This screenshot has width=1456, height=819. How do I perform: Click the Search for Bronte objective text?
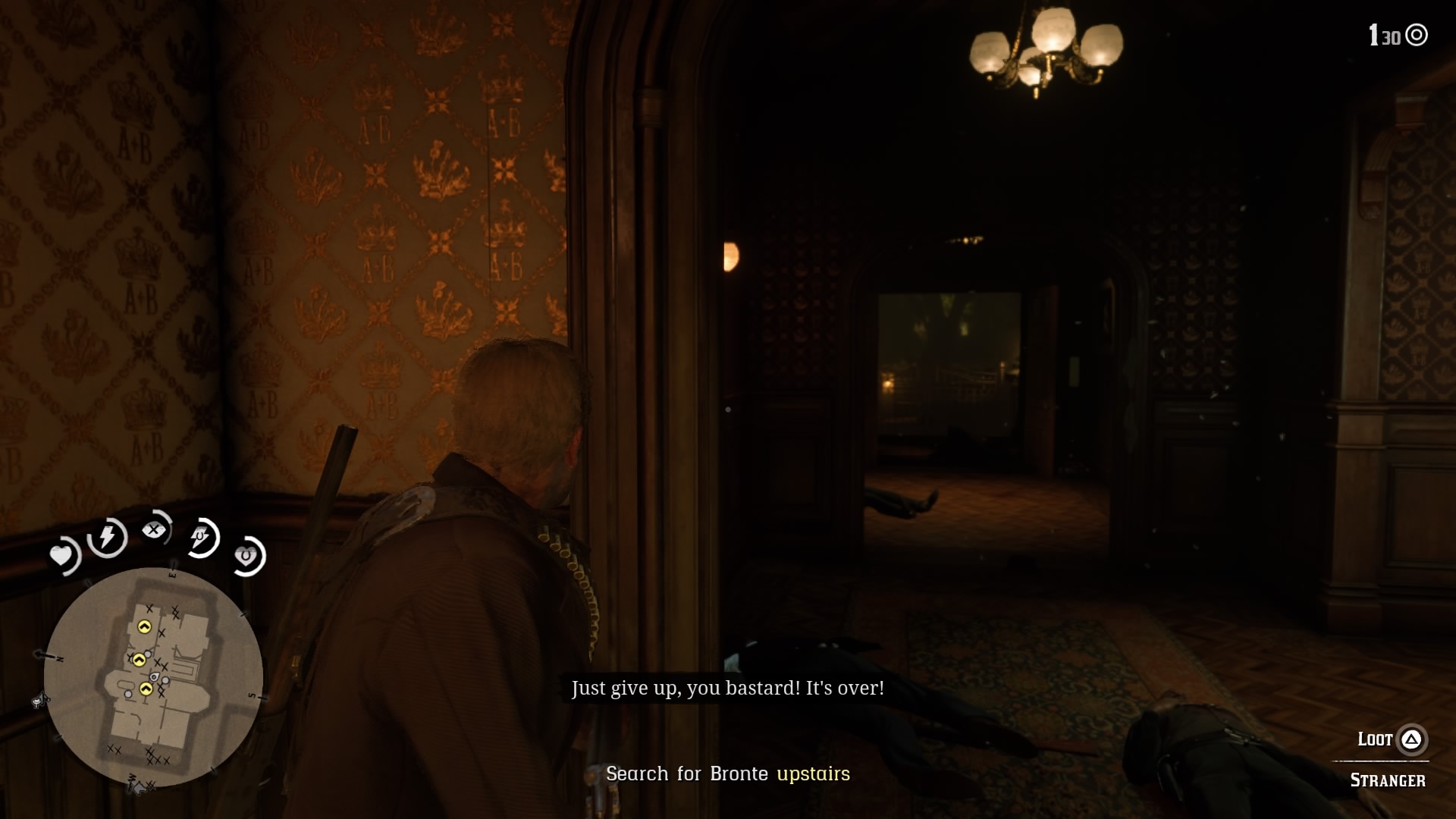[x=686, y=774]
